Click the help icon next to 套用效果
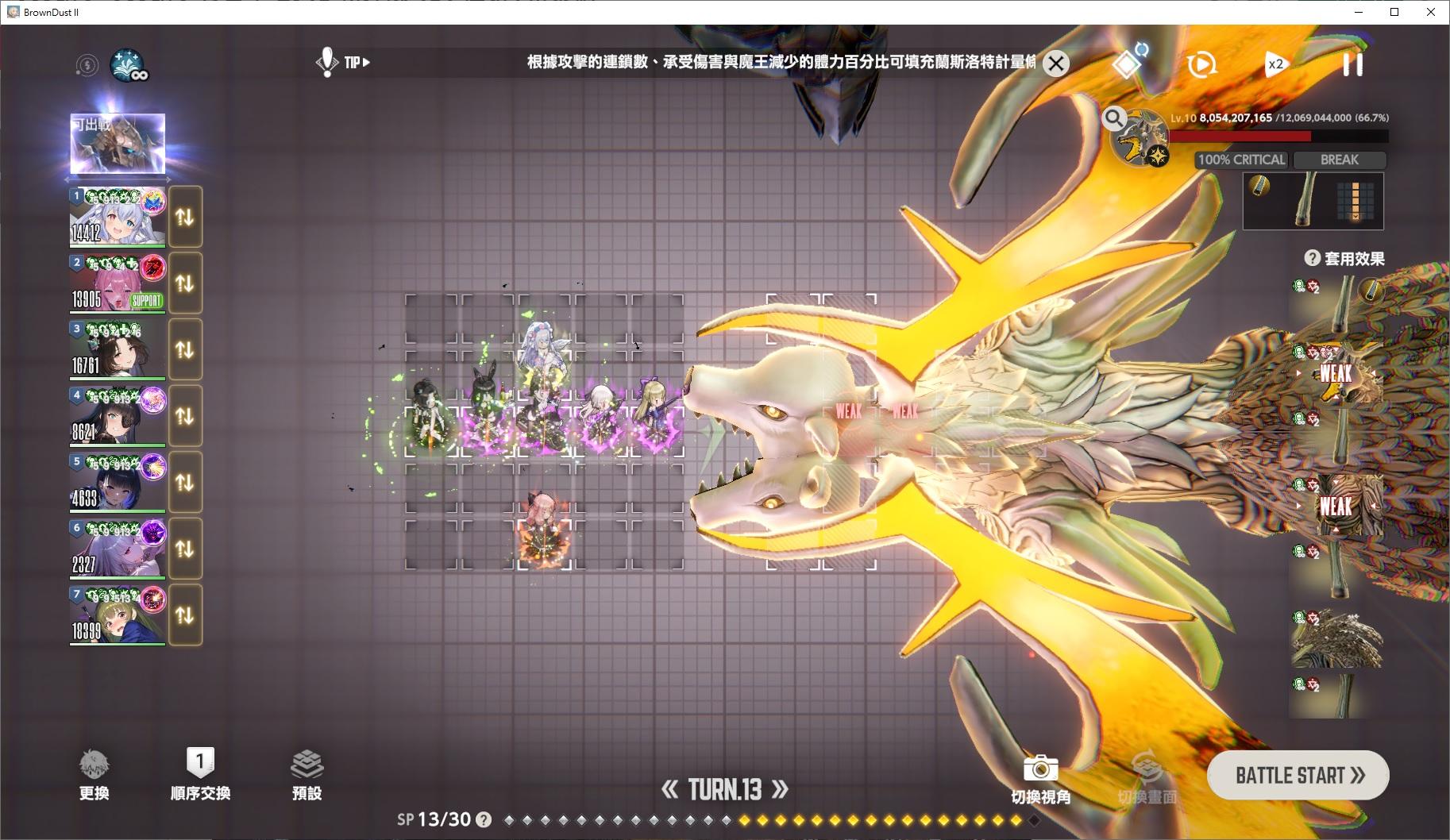The height and width of the screenshot is (840, 1450). click(1312, 257)
